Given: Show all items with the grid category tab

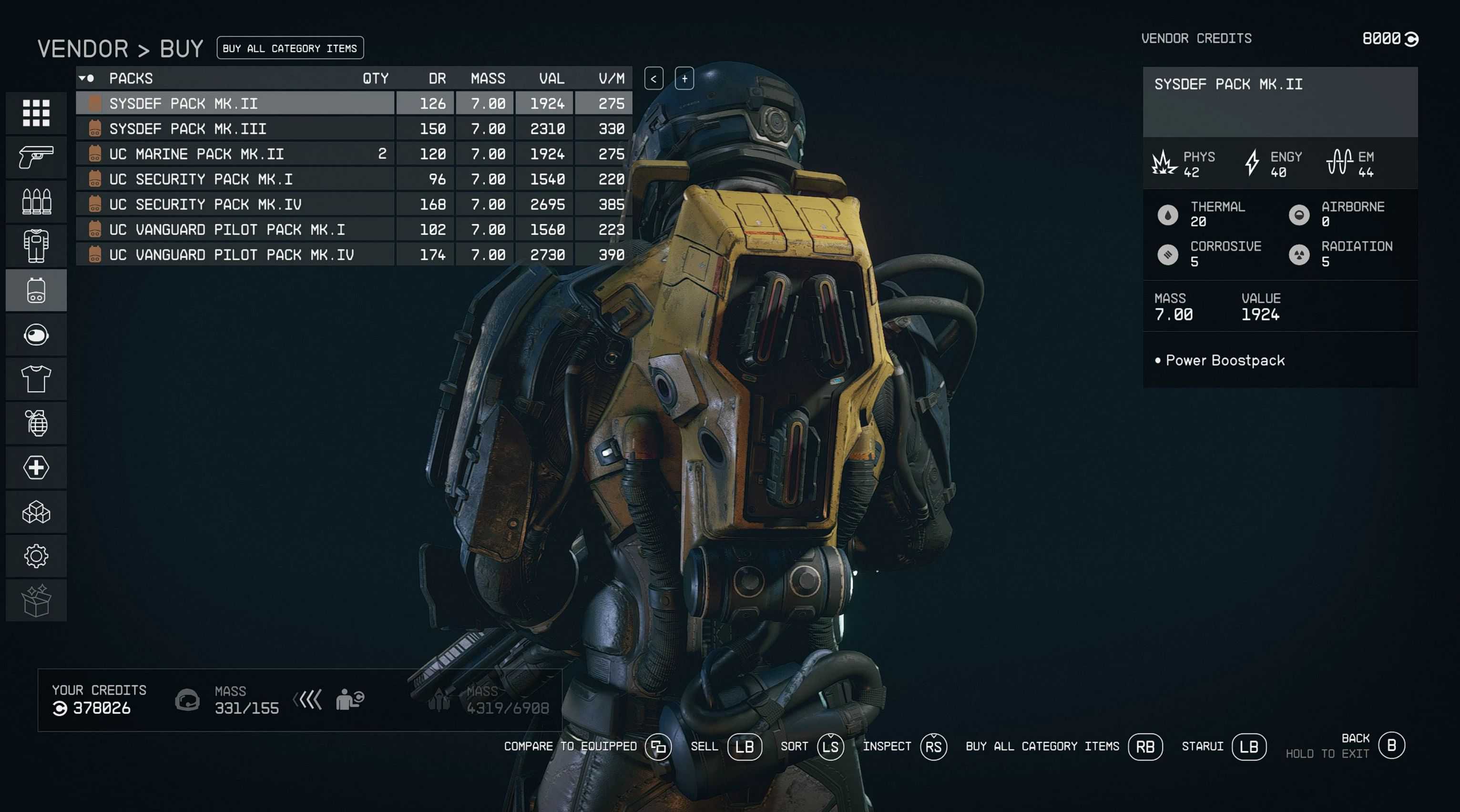Looking at the screenshot, I should 36,113.
